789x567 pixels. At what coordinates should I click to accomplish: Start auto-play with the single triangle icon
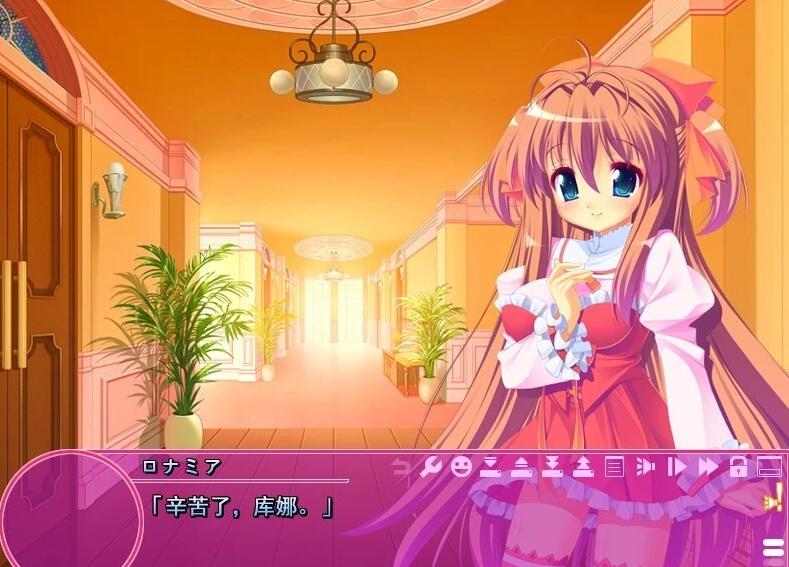[x=676, y=466]
